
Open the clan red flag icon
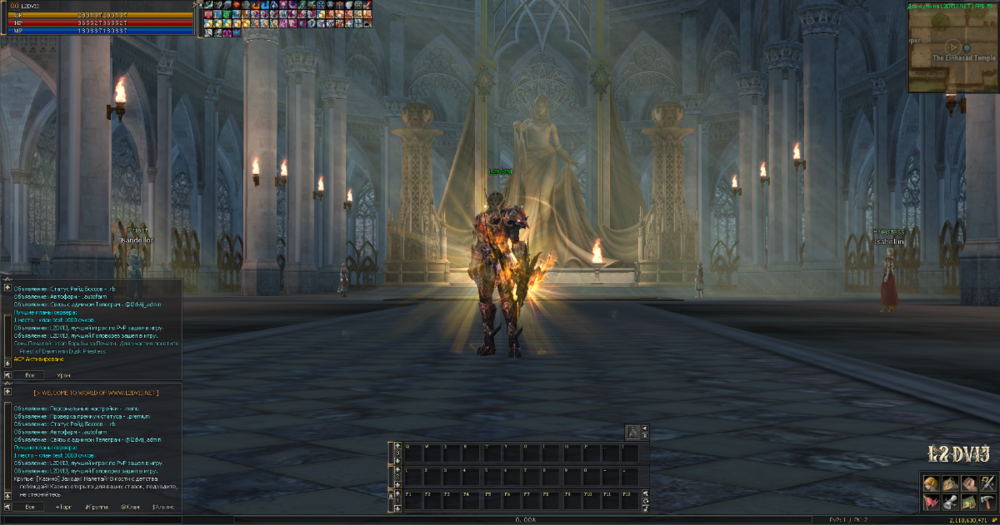point(929,502)
